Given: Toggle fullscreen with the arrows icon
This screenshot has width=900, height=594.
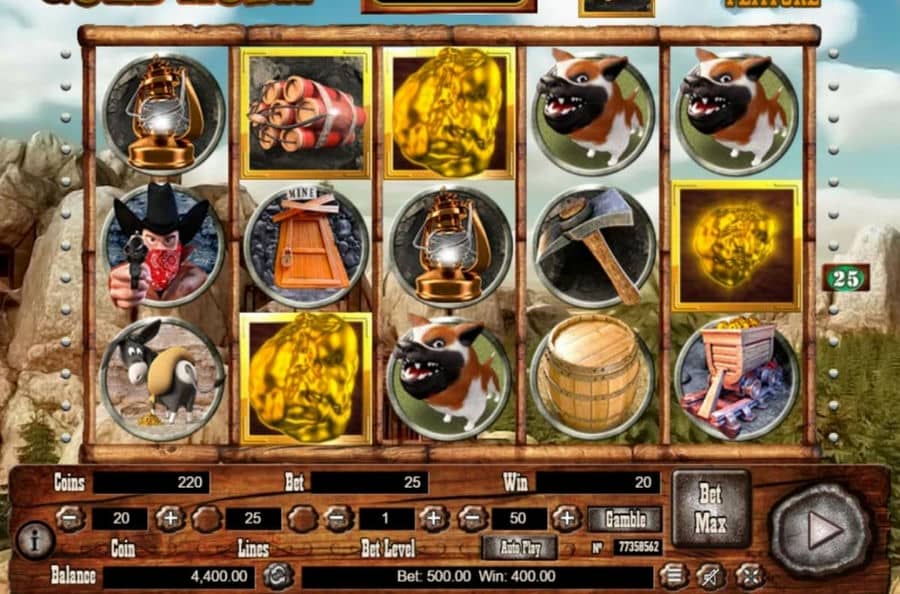Looking at the screenshot, I should click(750, 576).
